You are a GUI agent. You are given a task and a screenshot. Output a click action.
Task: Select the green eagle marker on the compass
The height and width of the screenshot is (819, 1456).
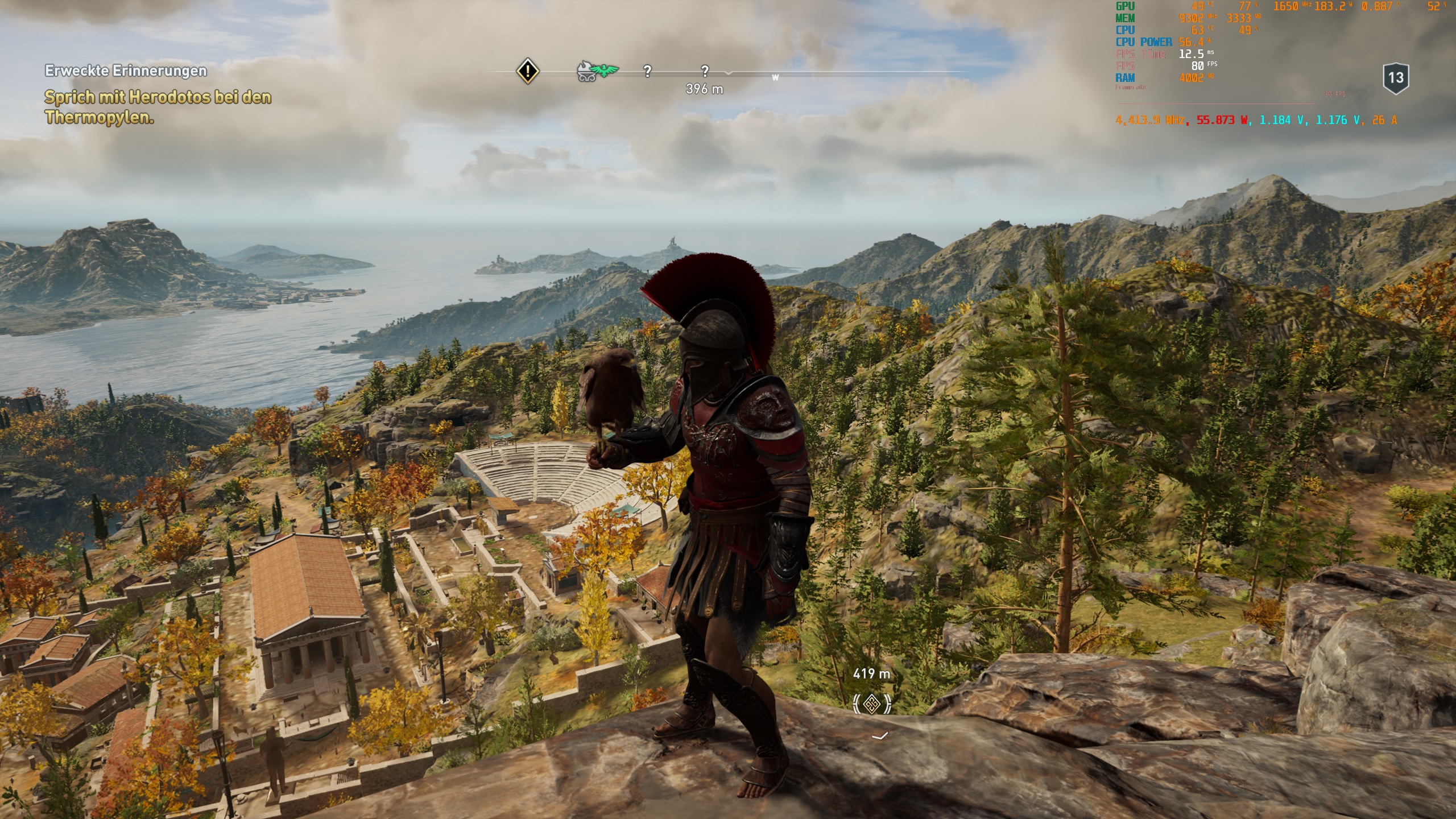(x=605, y=71)
